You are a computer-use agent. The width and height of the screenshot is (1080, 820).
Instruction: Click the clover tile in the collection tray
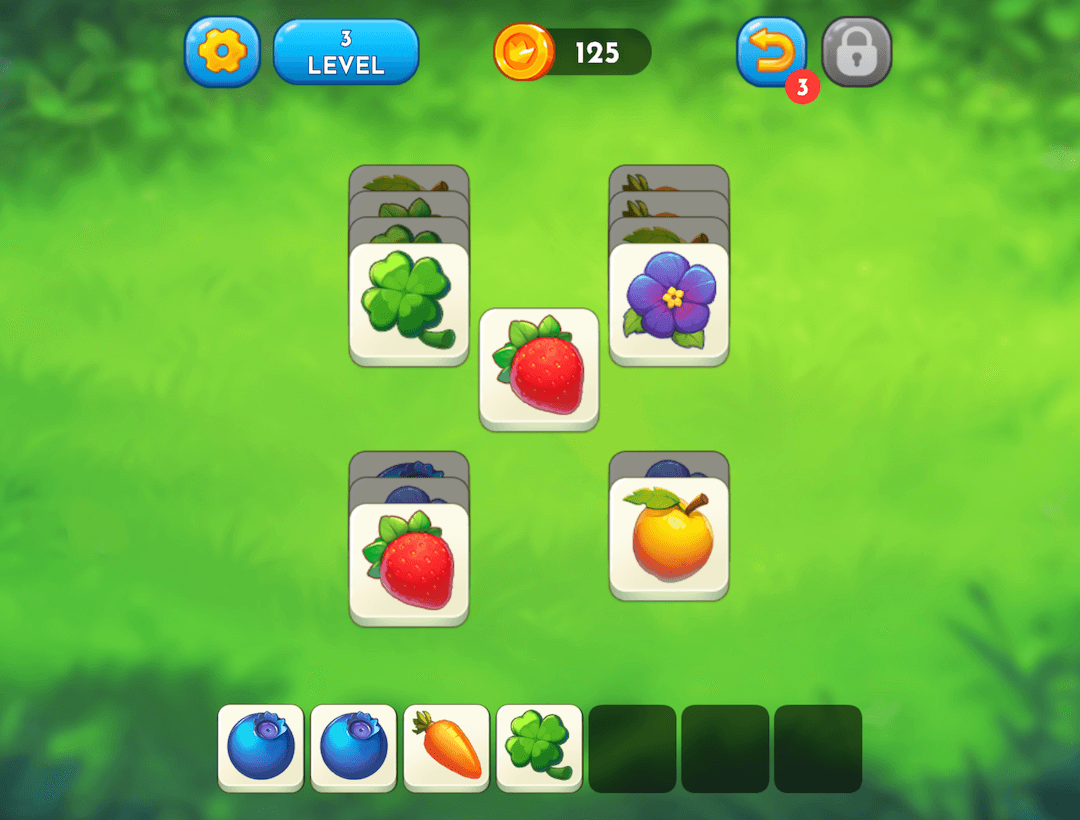pos(539,747)
